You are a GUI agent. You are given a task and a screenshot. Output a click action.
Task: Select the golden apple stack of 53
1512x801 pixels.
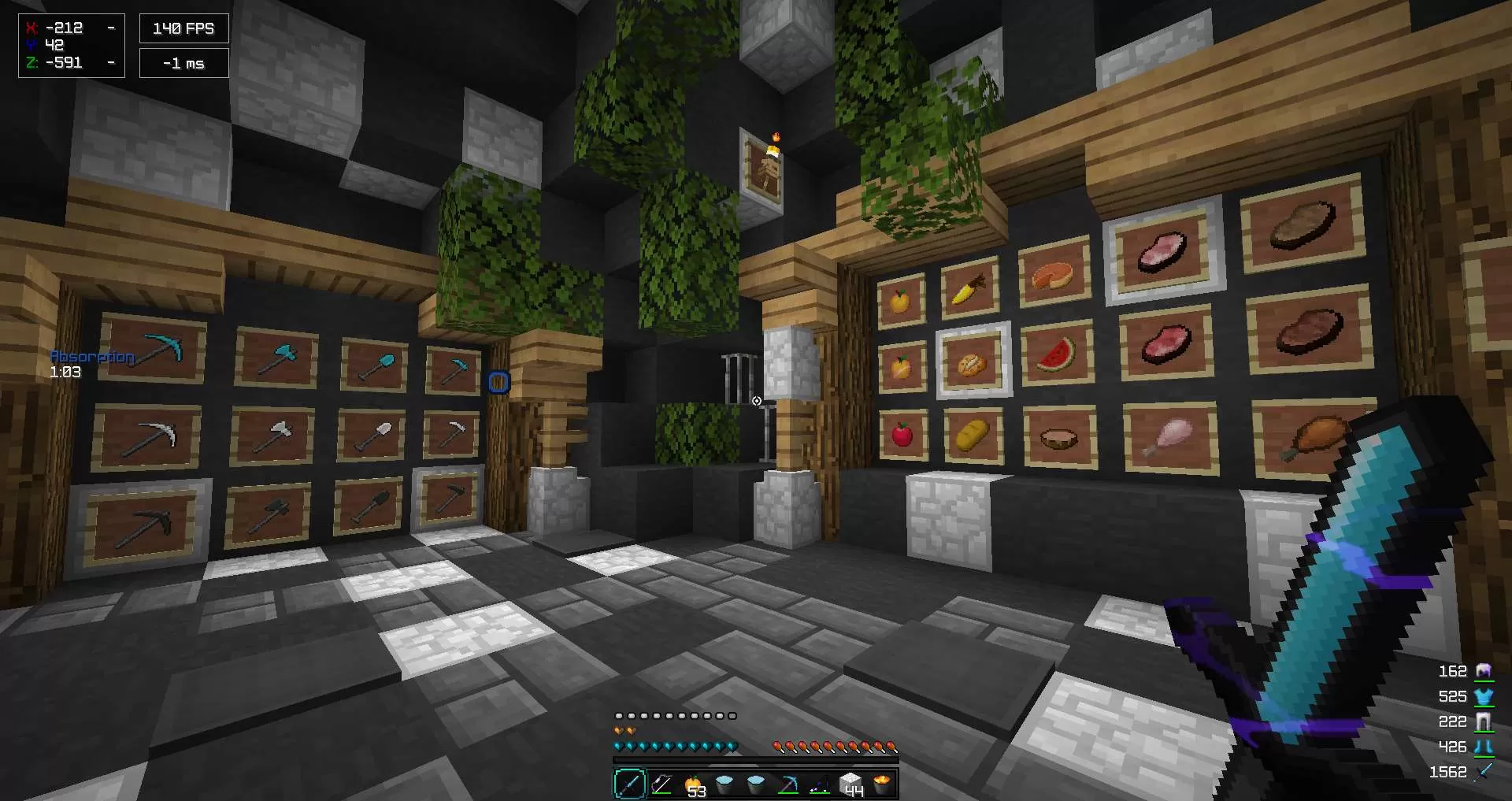[x=695, y=784]
